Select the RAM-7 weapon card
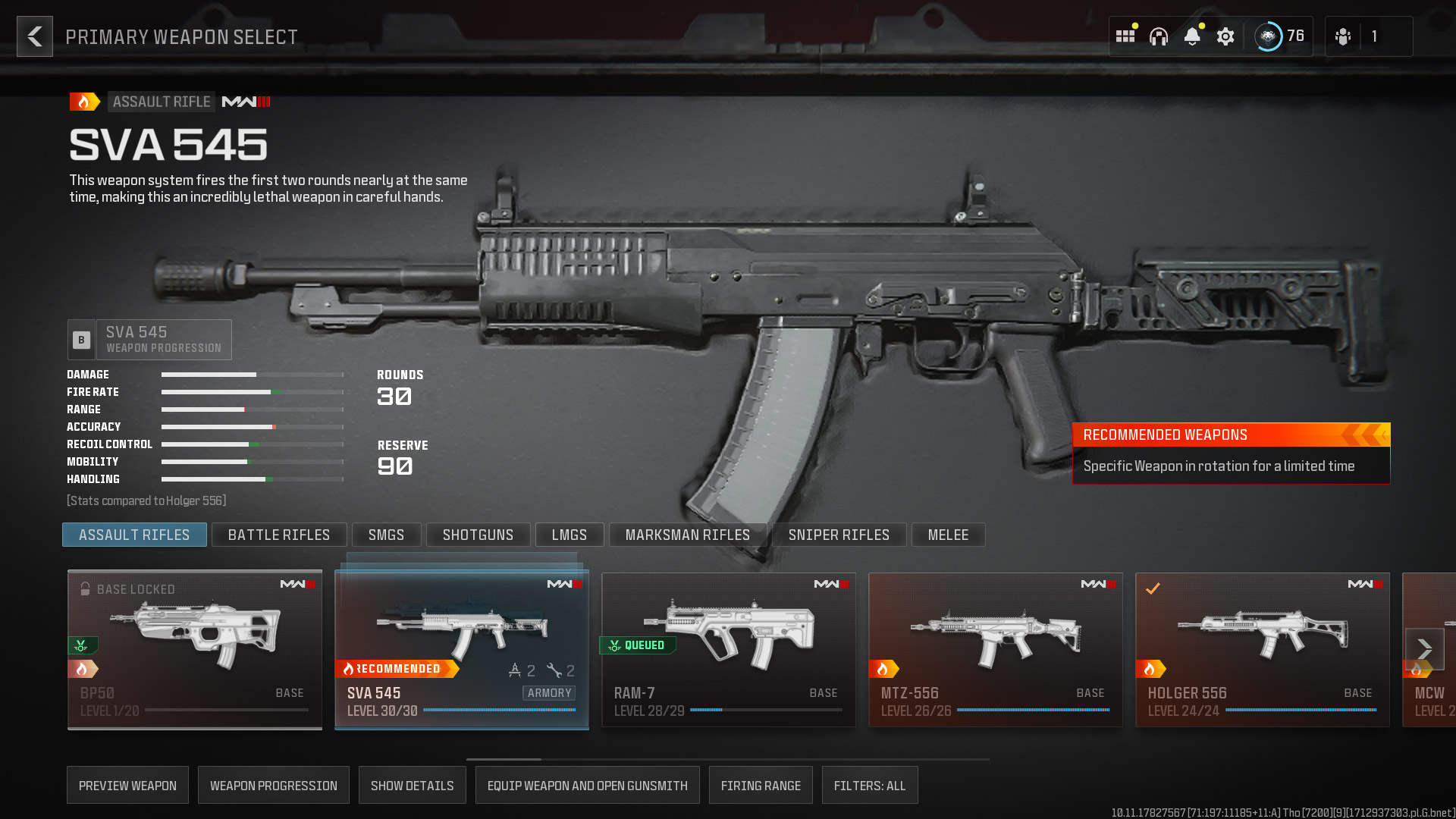This screenshot has height=819, width=1456. coord(728,648)
